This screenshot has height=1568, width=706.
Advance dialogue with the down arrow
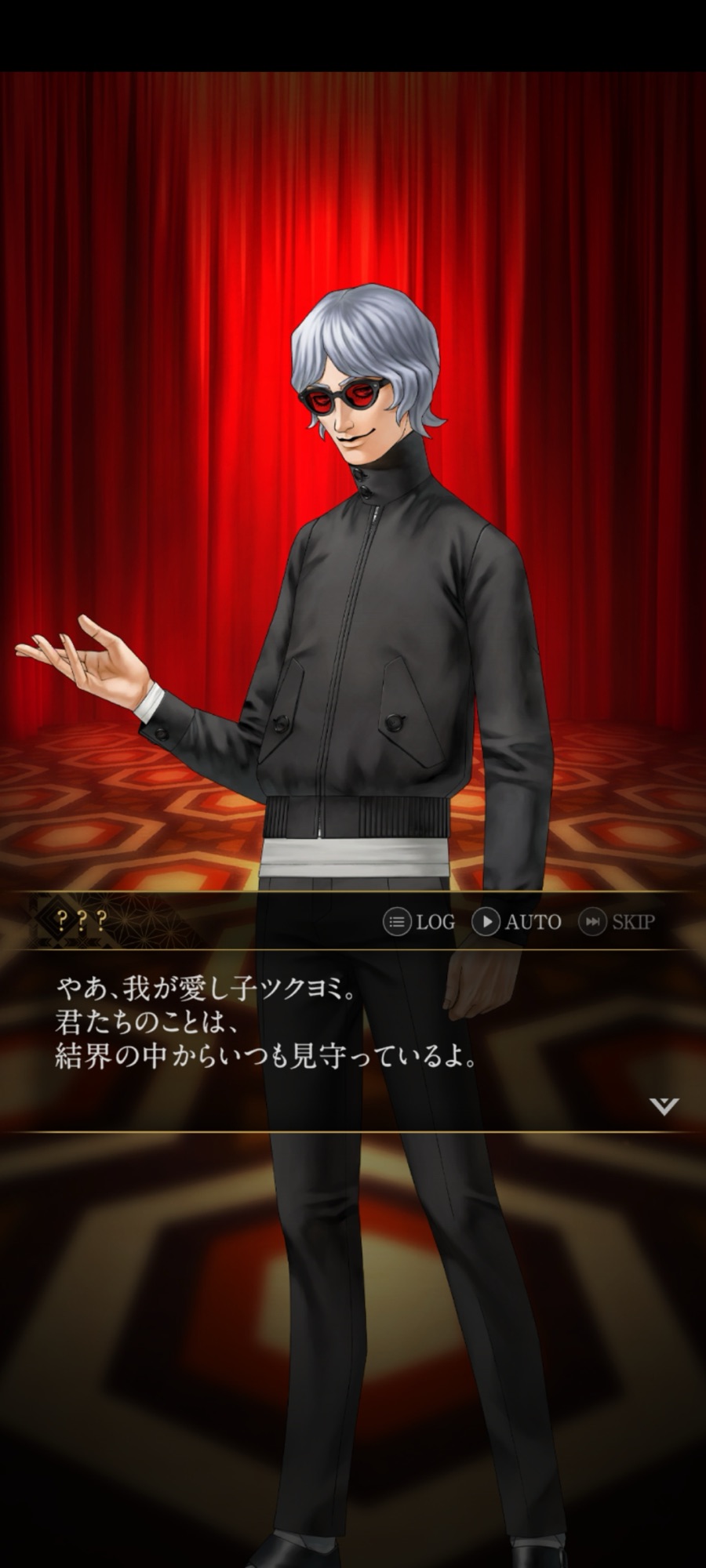click(664, 1106)
